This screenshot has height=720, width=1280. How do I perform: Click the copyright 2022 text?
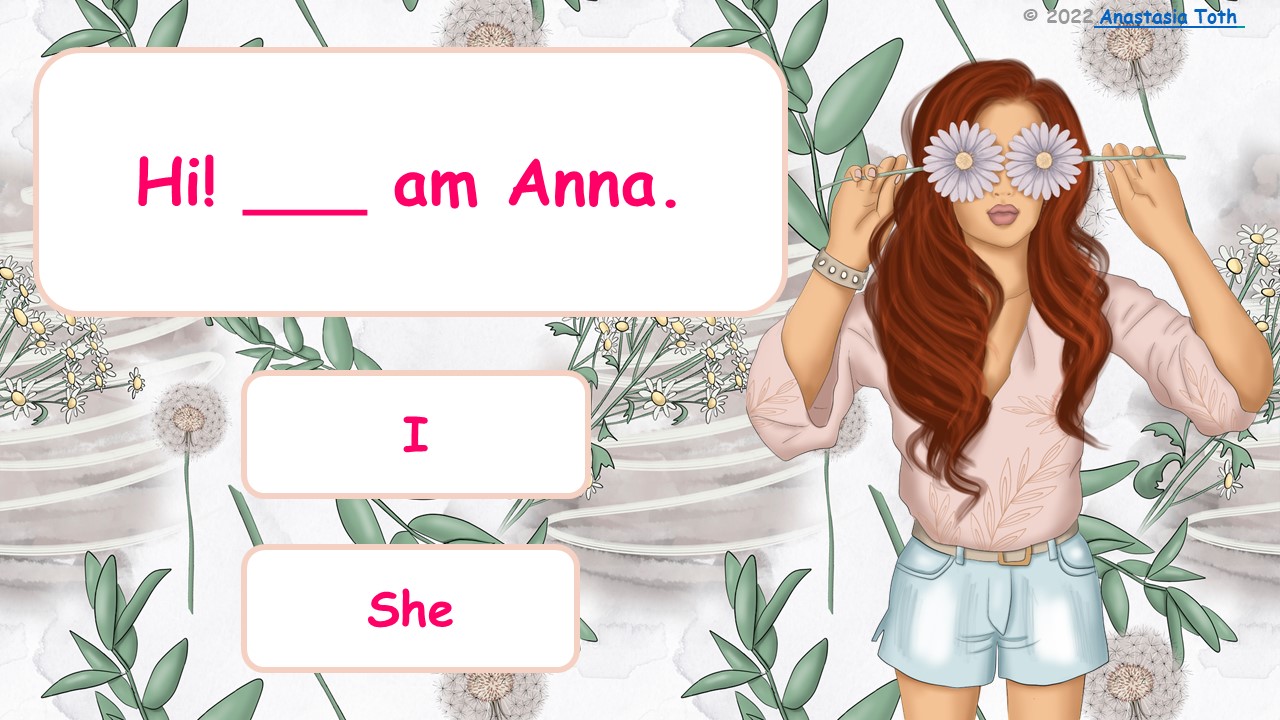pyautogui.click(x=1060, y=16)
